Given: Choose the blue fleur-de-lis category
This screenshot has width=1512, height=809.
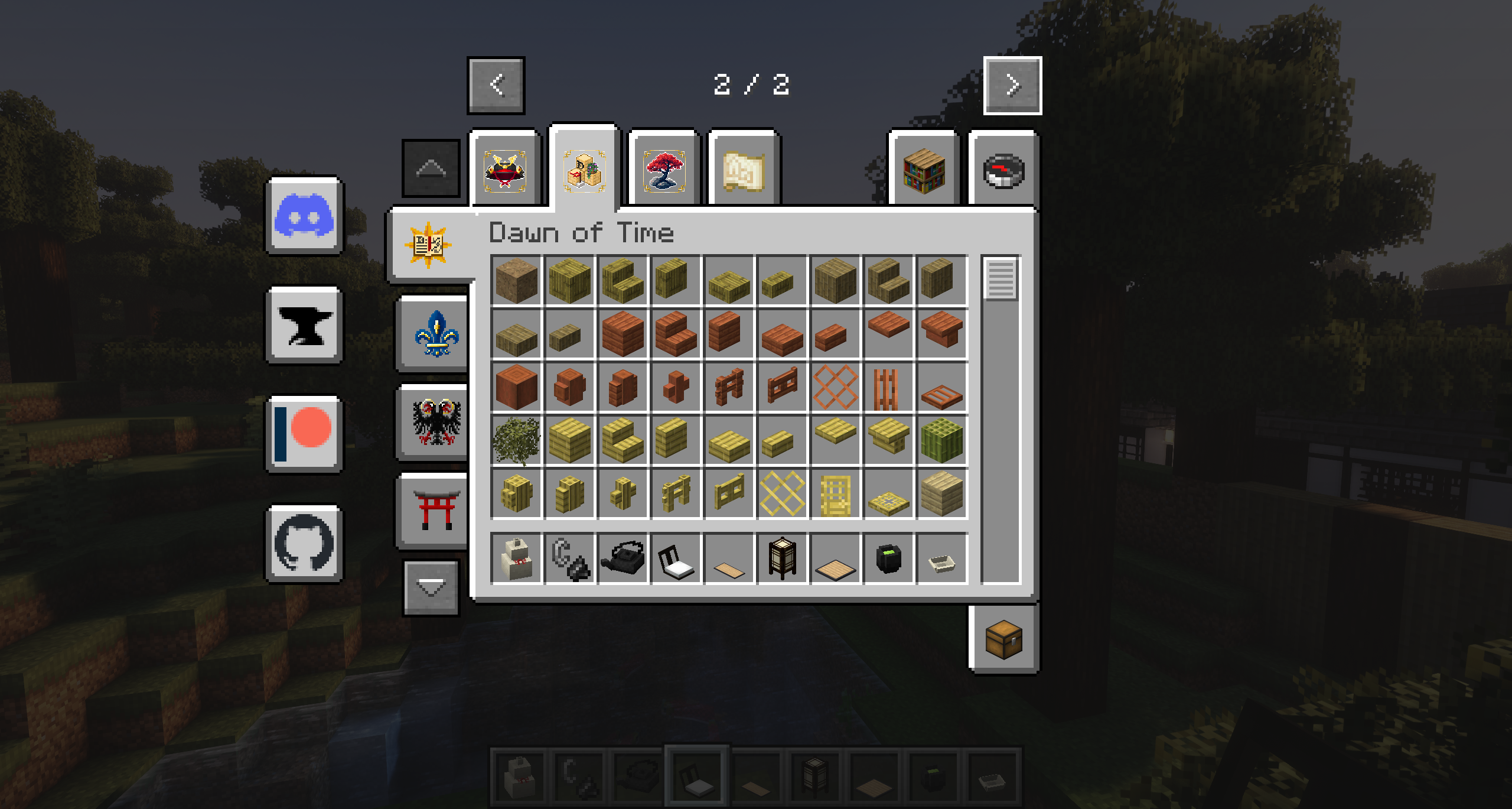Looking at the screenshot, I should 436,334.
